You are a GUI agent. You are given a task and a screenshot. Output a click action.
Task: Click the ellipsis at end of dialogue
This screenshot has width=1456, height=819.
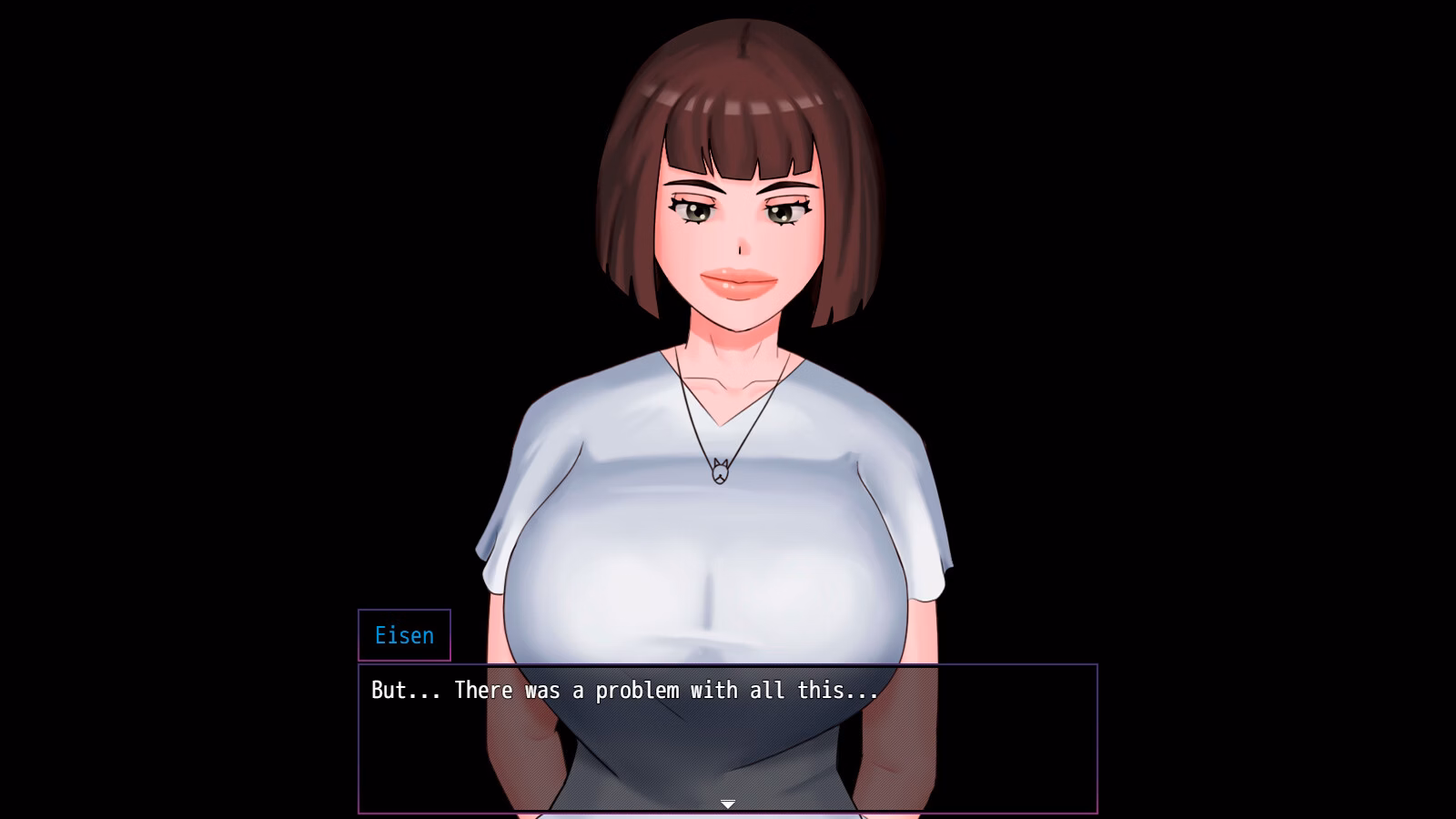click(x=864, y=693)
